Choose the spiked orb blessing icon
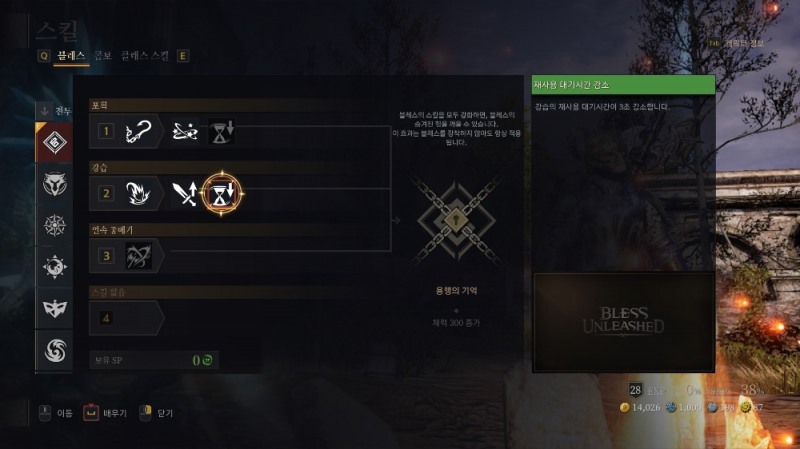 click(54, 267)
